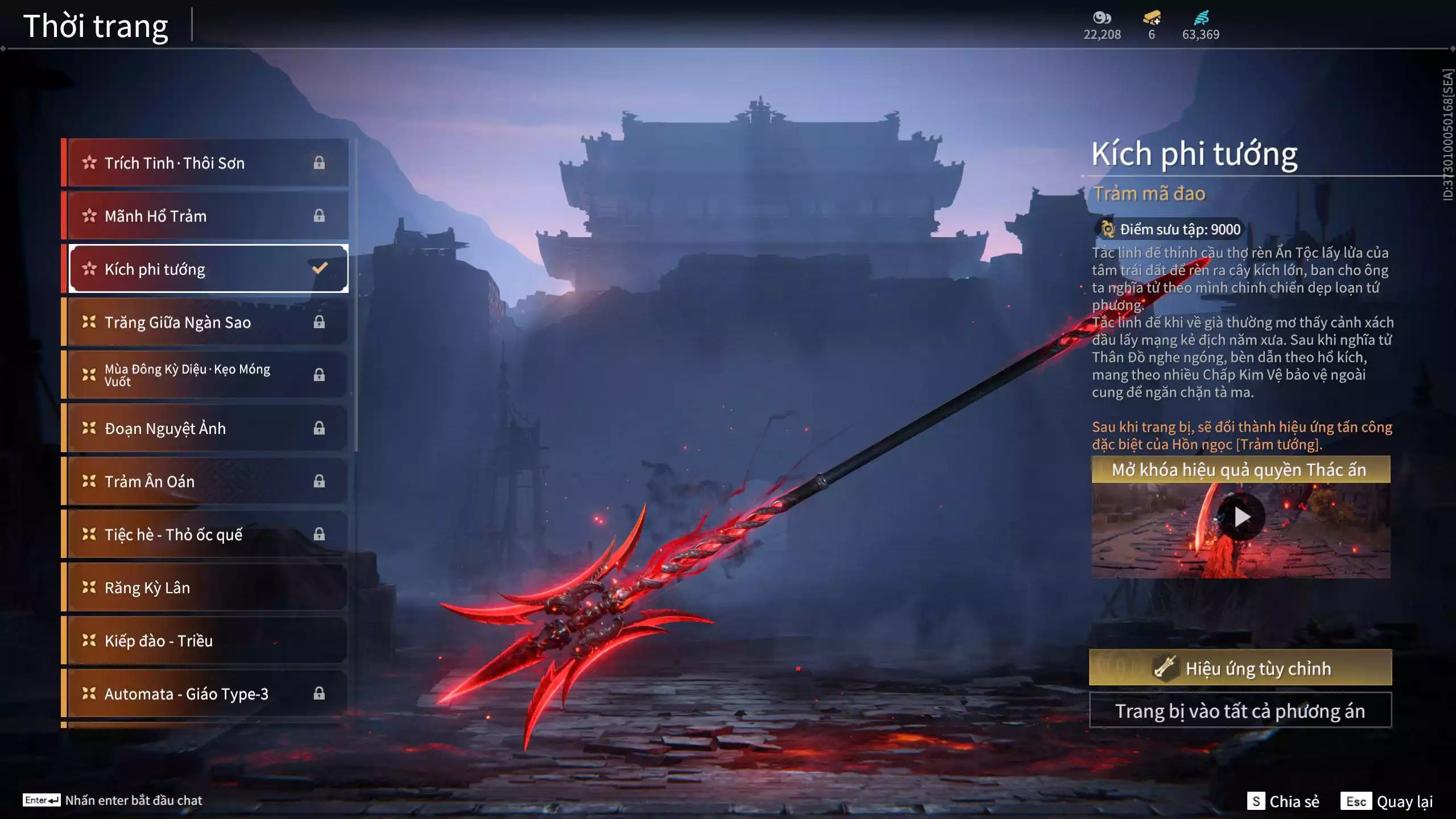Screen dimensions: 1456x819
Task: Click the coin currency icon showing 22,208
Action: [x=1102, y=18]
